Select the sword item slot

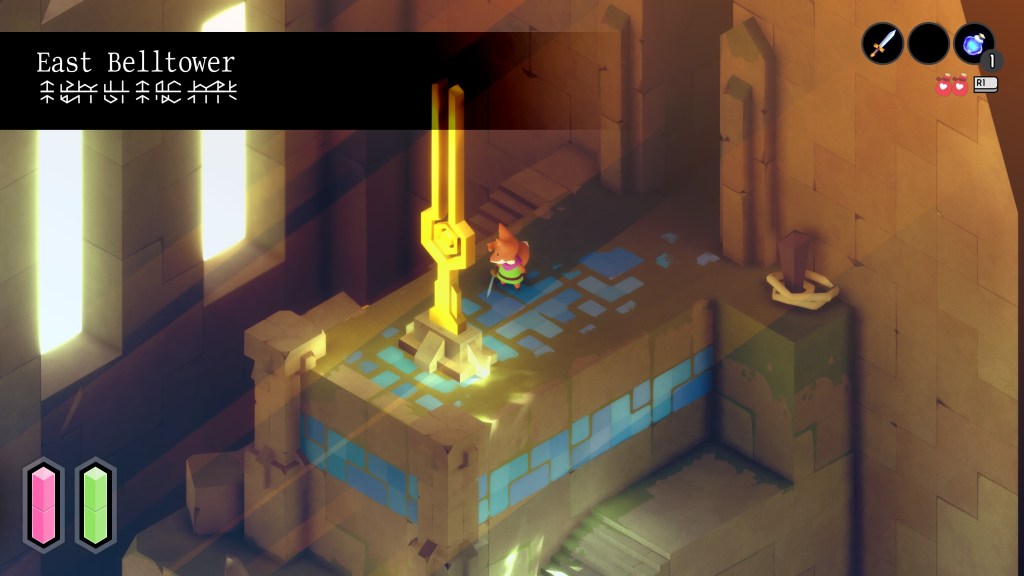click(883, 44)
